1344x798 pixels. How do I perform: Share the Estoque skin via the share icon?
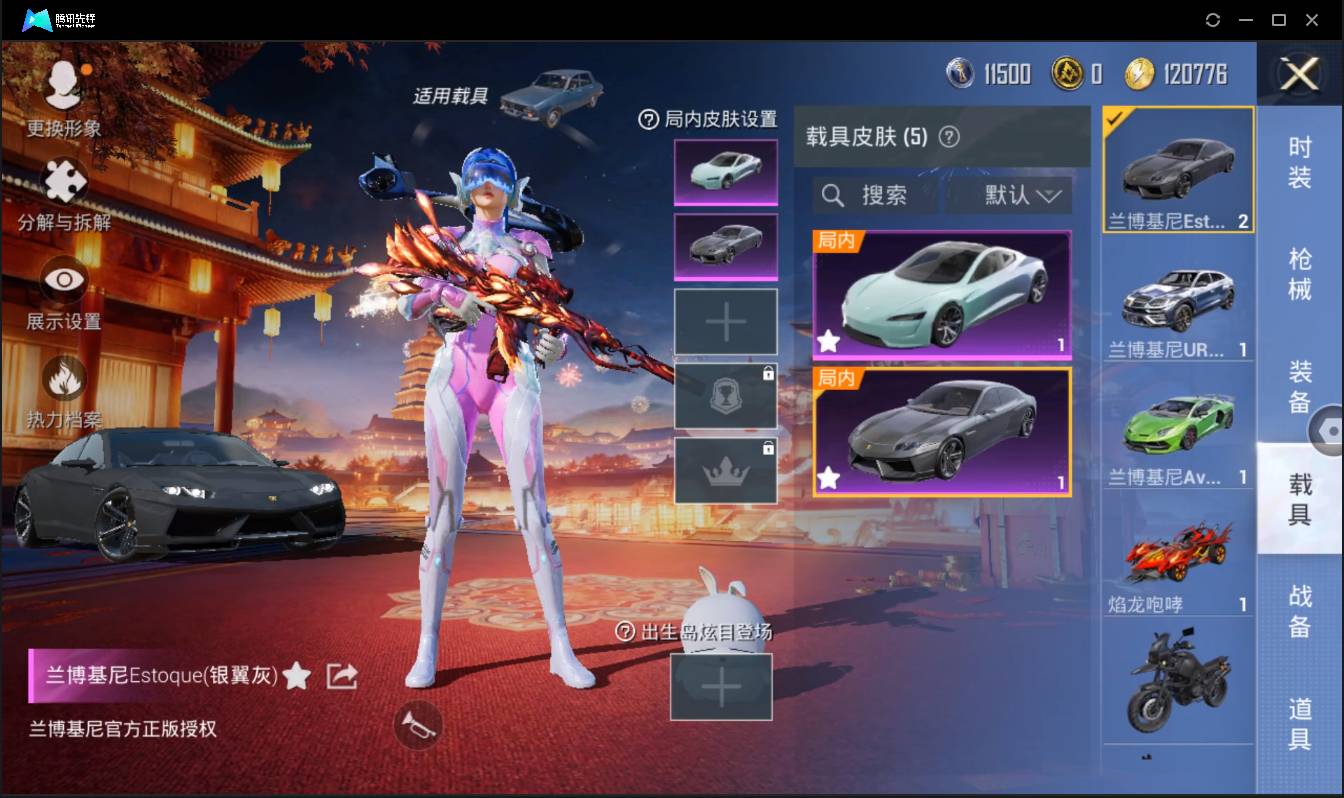(x=341, y=675)
